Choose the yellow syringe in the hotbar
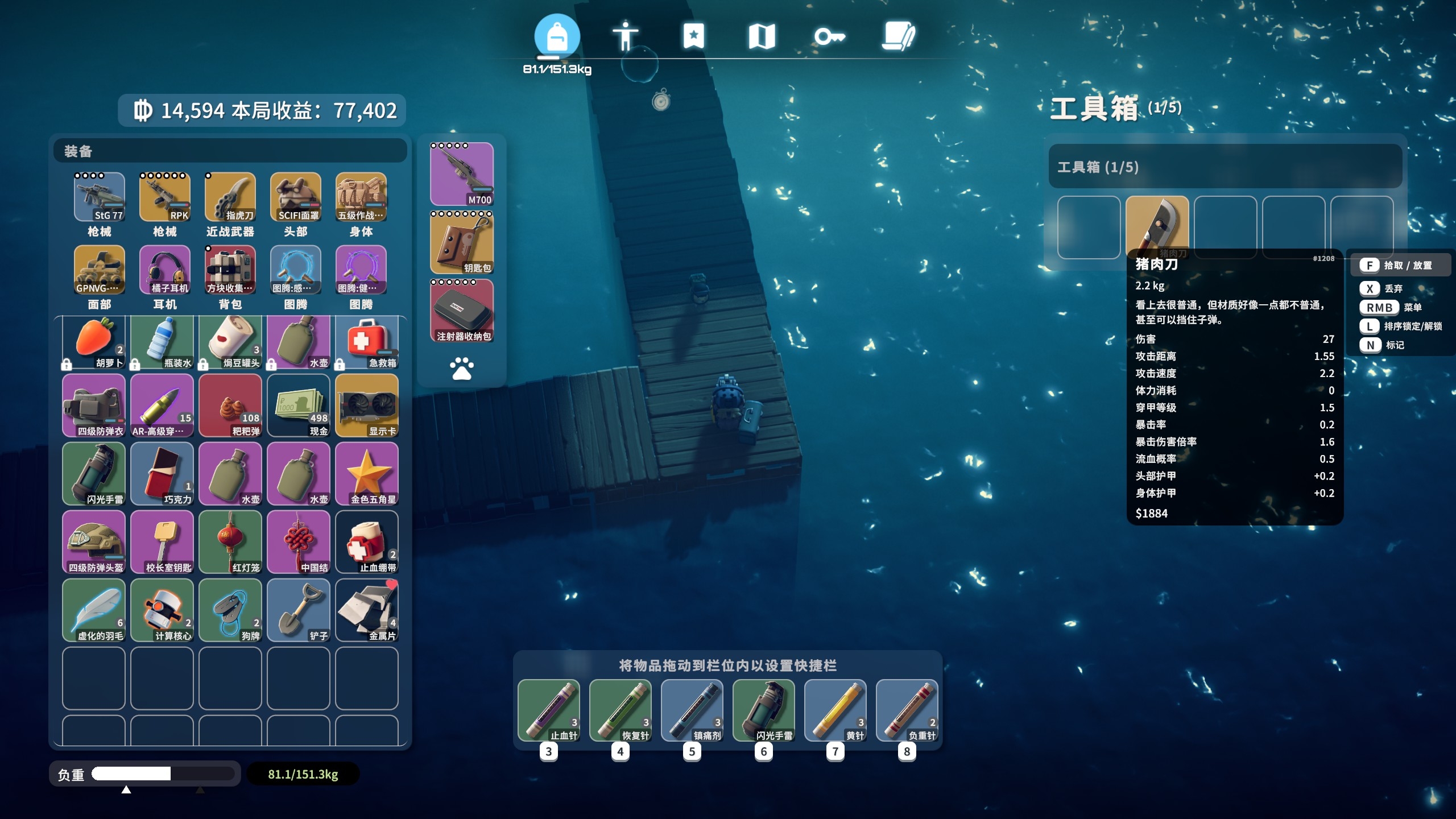The height and width of the screenshot is (819, 1456). coord(835,710)
